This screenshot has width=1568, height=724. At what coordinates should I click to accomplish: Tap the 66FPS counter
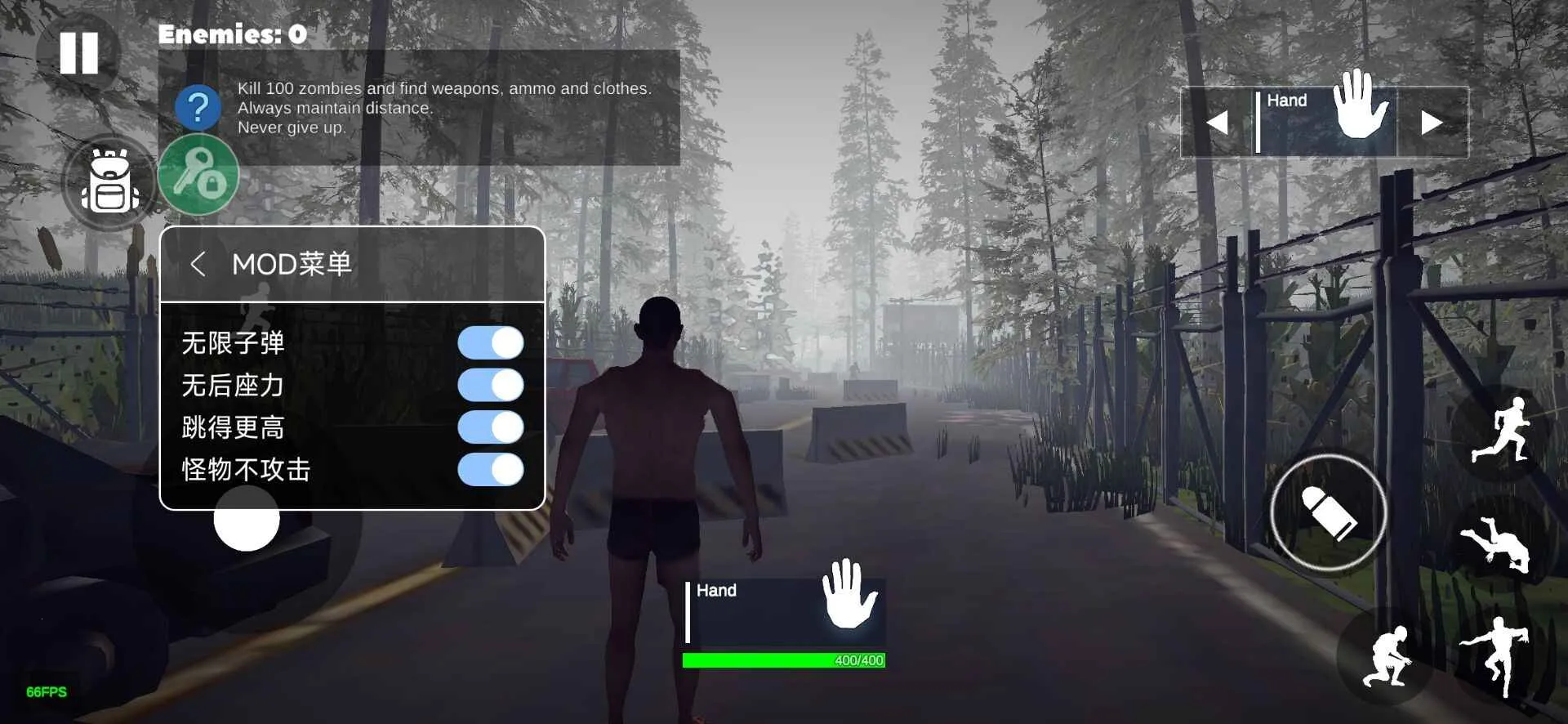coord(45,690)
